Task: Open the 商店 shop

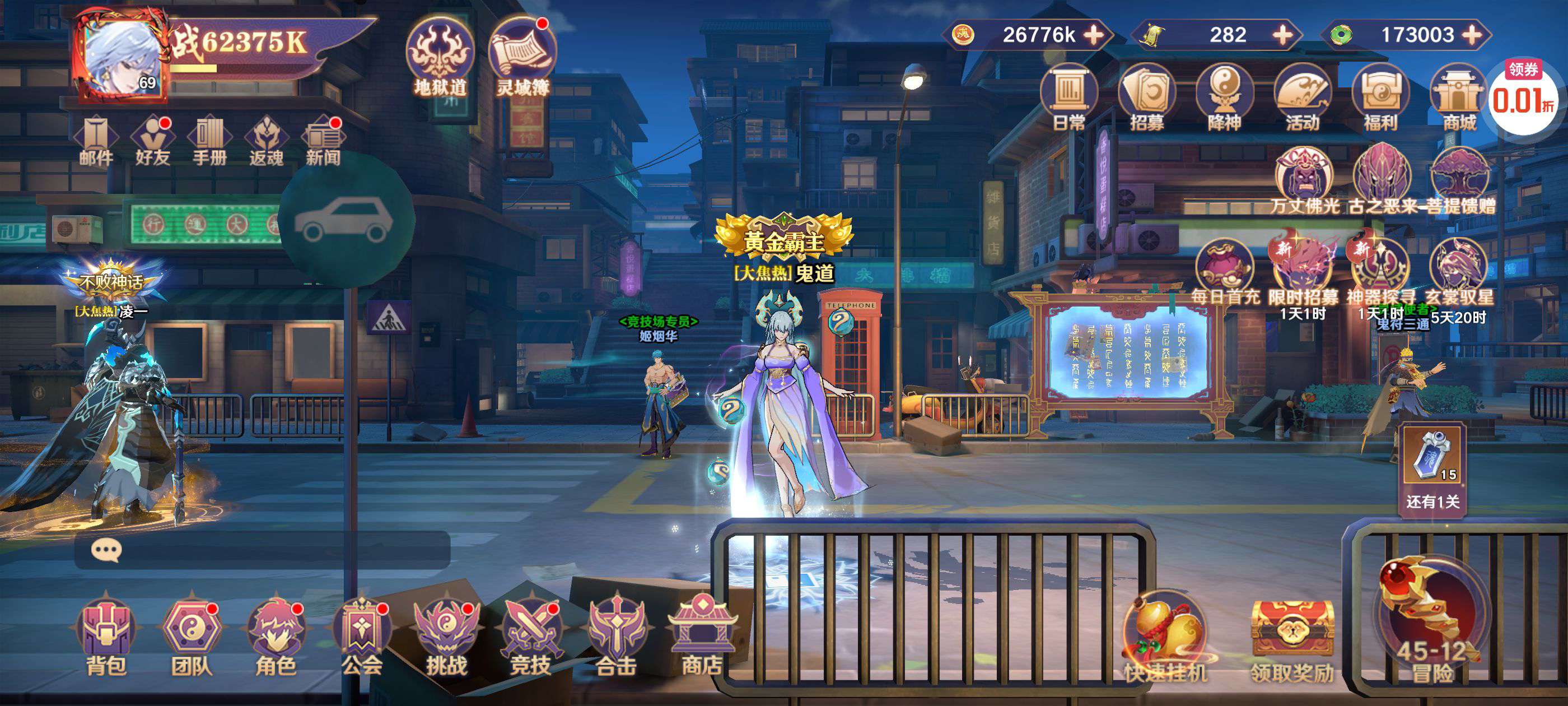Action: [x=701, y=637]
